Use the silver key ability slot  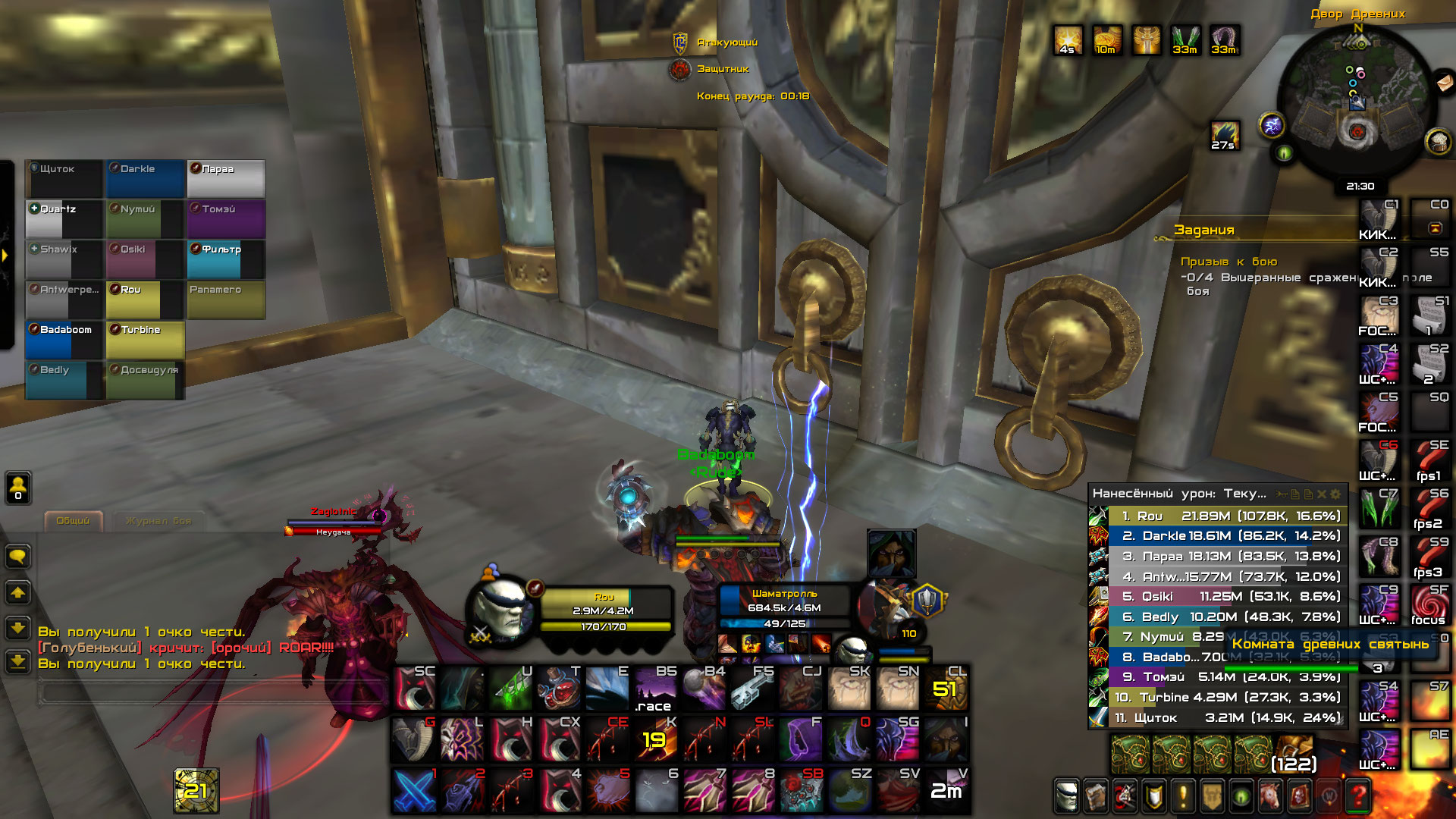click(x=752, y=689)
